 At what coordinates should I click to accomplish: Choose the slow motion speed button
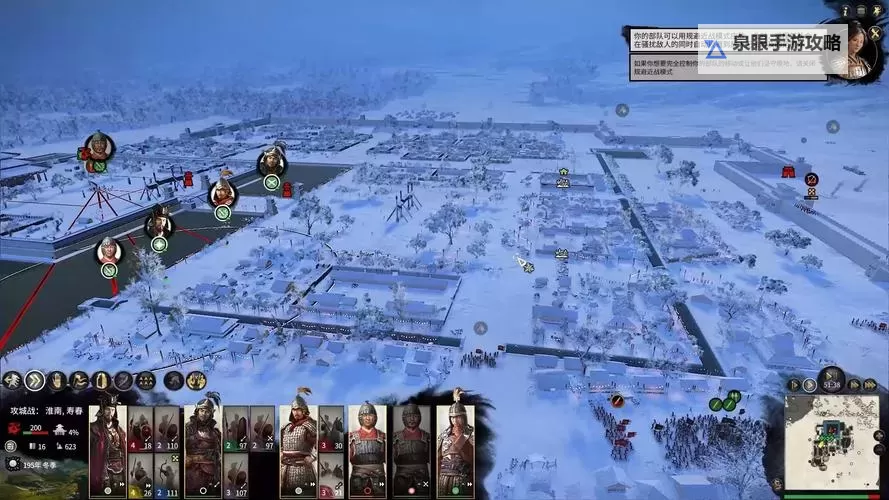tap(795, 384)
